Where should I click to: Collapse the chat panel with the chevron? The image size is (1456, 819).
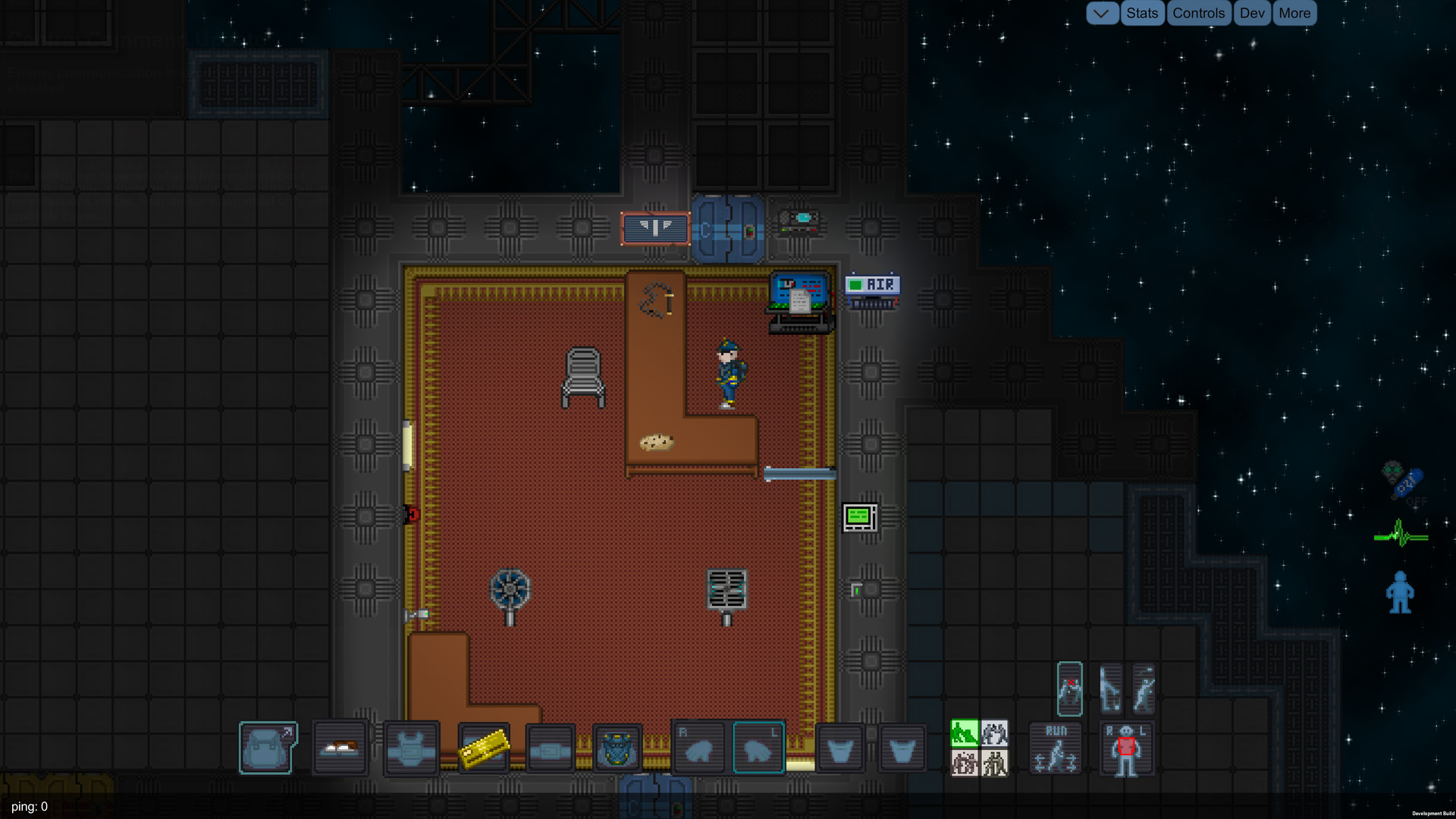tap(1103, 13)
